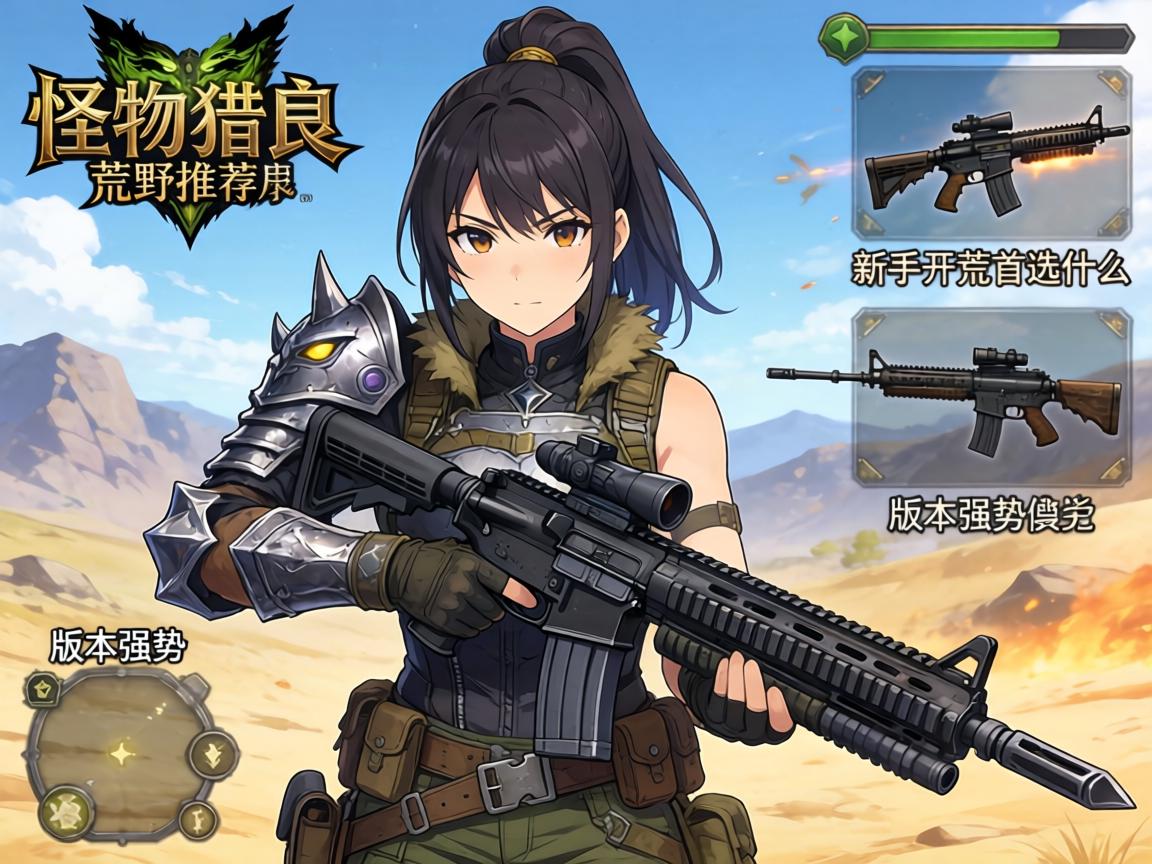This screenshot has height=864, width=1152.
Task: Click the glowing star marker on minimap
Action: [122, 753]
